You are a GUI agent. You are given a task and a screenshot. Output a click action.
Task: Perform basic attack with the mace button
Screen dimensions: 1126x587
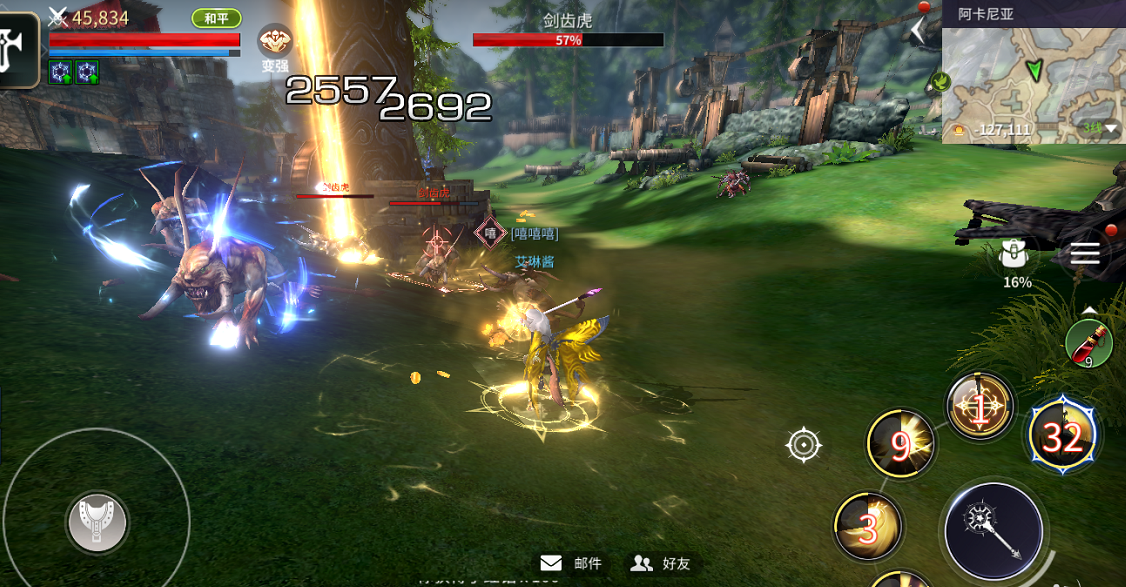click(x=993, y=529)
